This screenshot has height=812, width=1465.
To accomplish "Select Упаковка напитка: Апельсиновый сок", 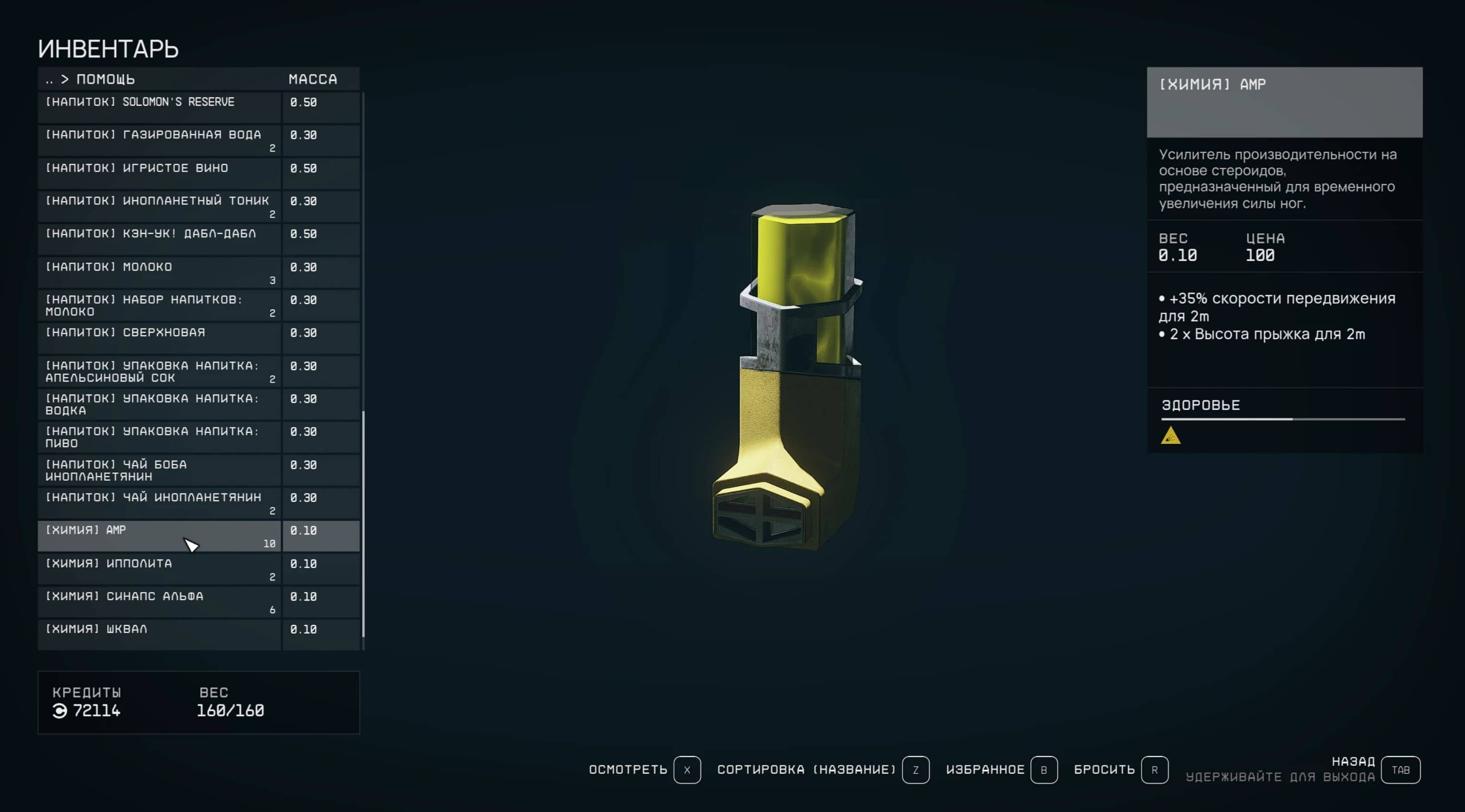I will point(159,371).
